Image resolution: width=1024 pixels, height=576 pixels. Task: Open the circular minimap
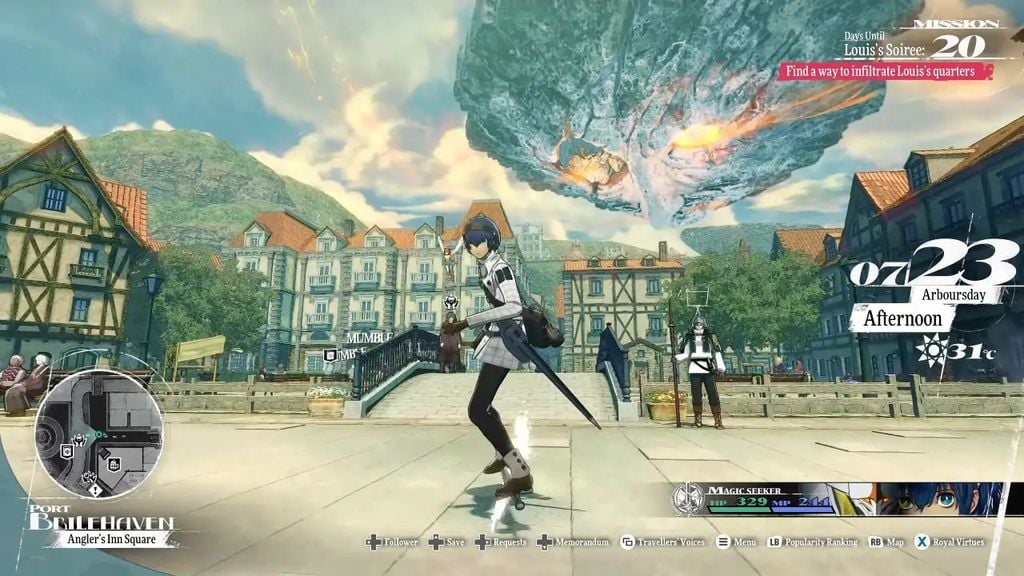pyautogui.click(x=98, y=435)
